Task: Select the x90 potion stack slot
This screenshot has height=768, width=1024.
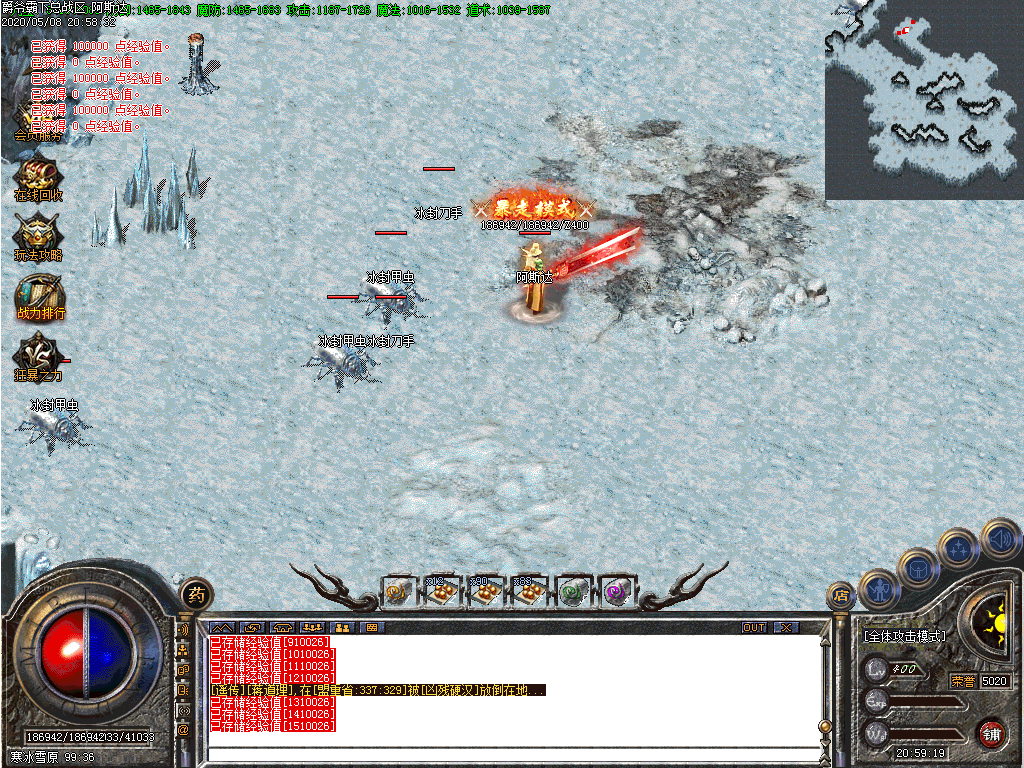Action: (486, 593)
